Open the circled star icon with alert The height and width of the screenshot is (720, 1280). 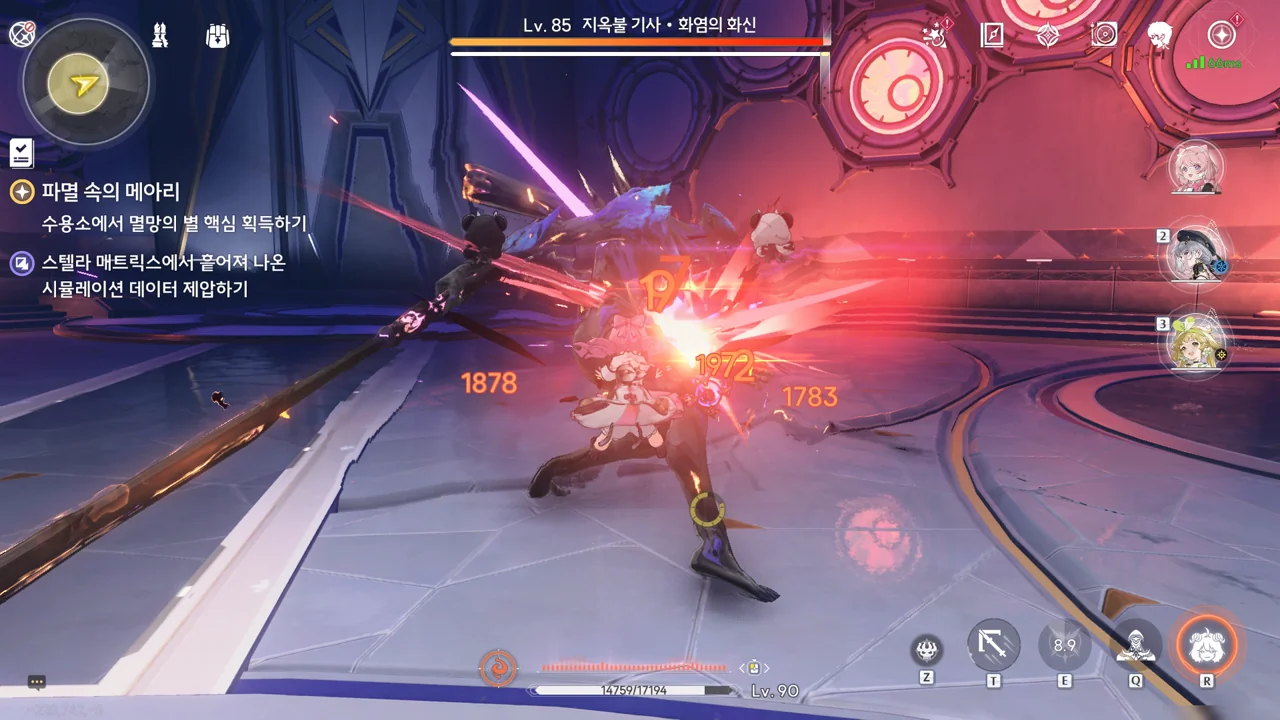pyautogui.click(x=1221, y=36)
